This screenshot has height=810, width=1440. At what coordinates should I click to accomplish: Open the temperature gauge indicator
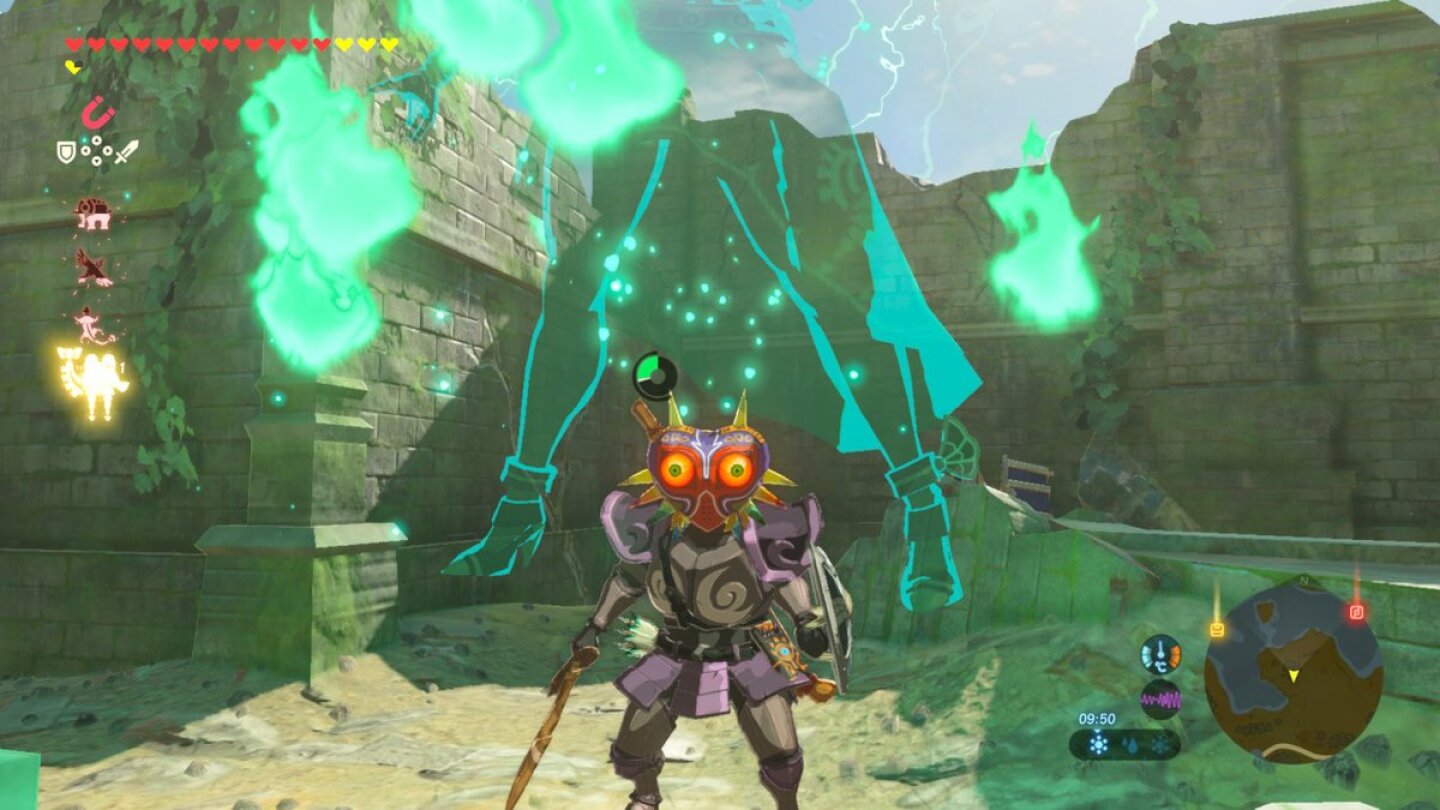[1160, 655]
